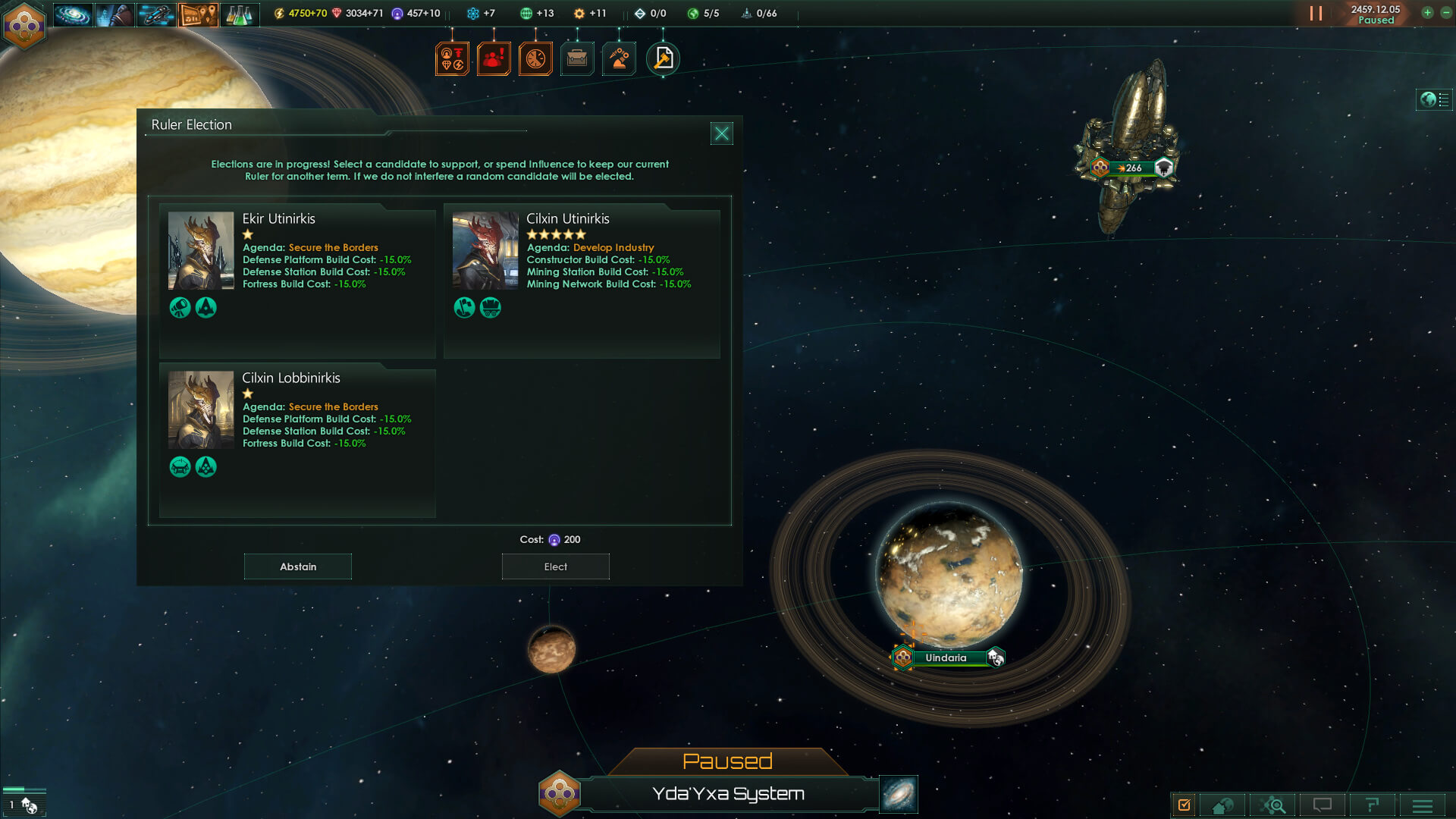Viewport: 1456px width, 819px height.
Task: Confirm with the Elect button
Action: (x=555, y=566)
